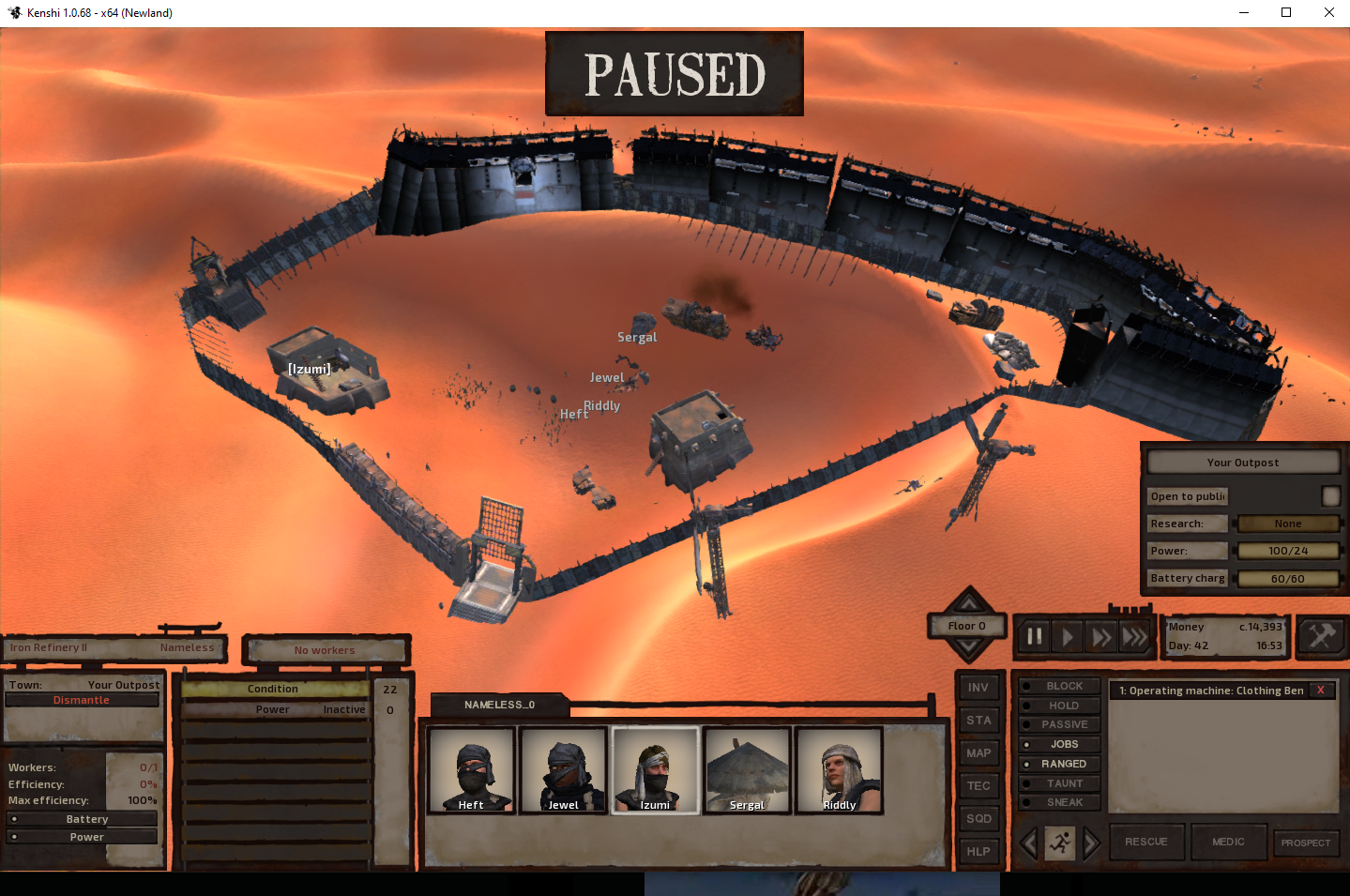This screenshot has width=1350, height=896.
Task: Show the STA stats panel
Action: pos(978,721)
